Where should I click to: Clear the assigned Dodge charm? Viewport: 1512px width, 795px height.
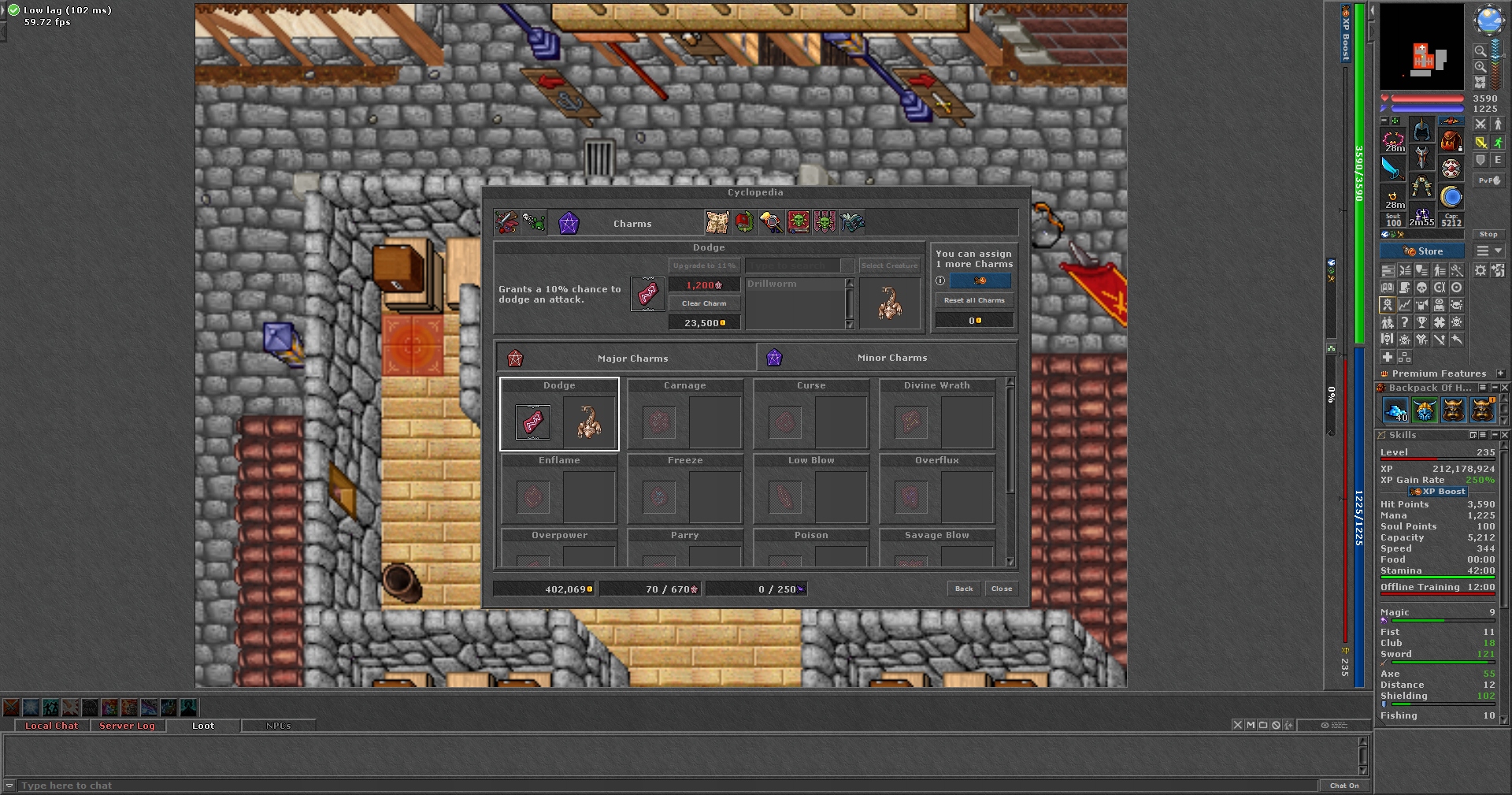coord(704,303)
